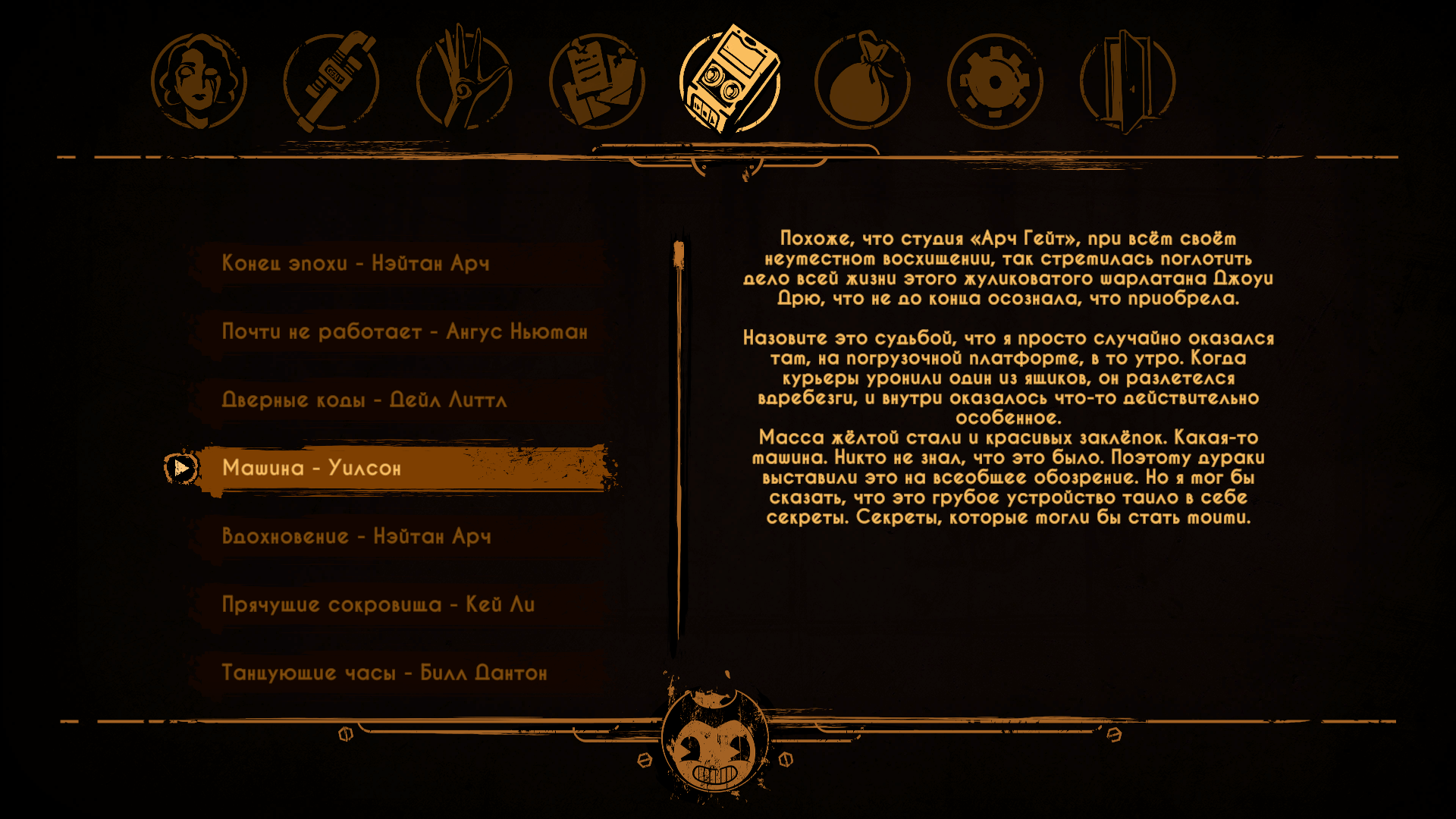The height and width of the screenshot is (819, 1456).
Task: Open the character portrait tab
Action: point(199,81)
